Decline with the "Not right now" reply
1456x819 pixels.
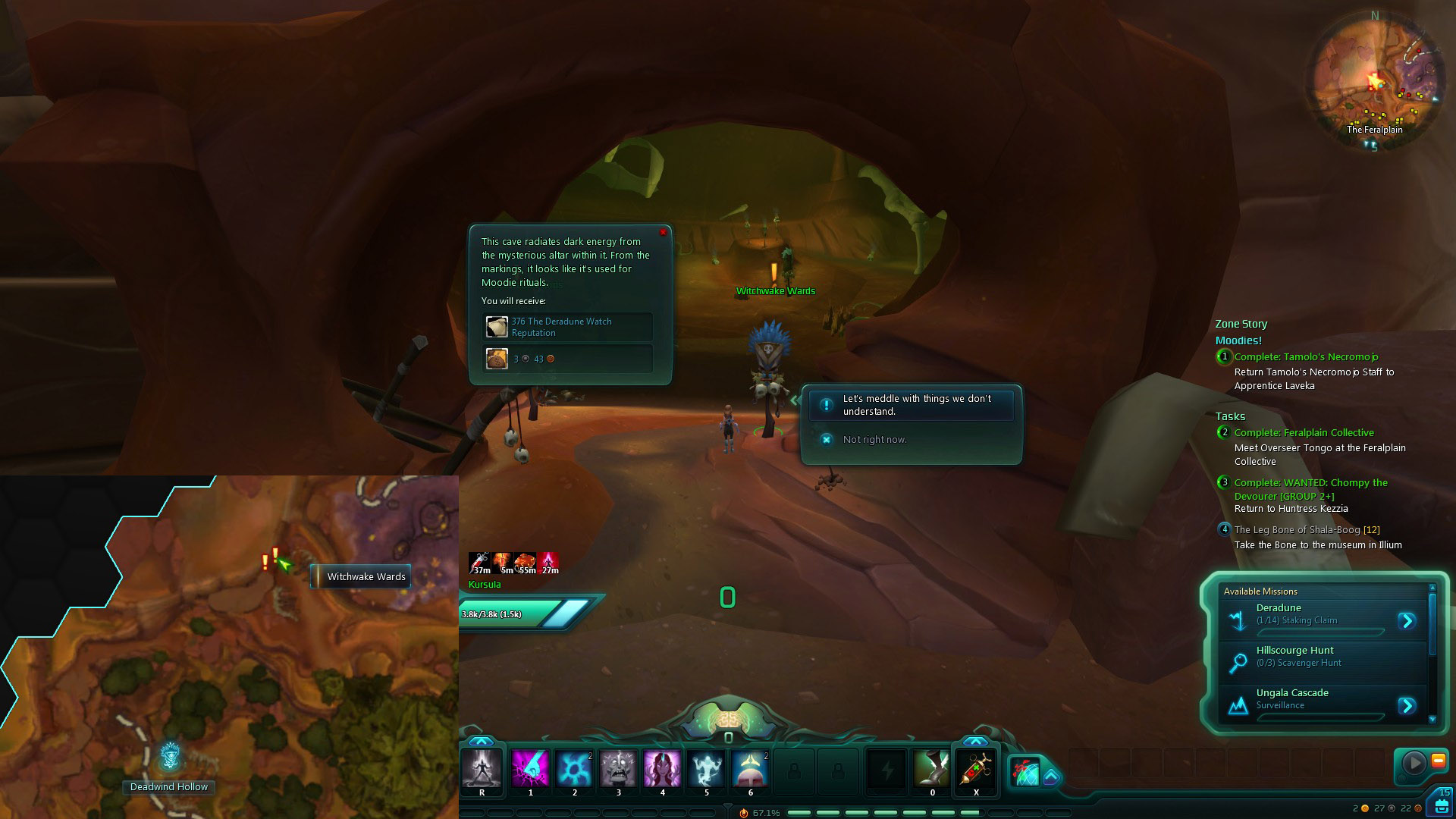[874, 440]
